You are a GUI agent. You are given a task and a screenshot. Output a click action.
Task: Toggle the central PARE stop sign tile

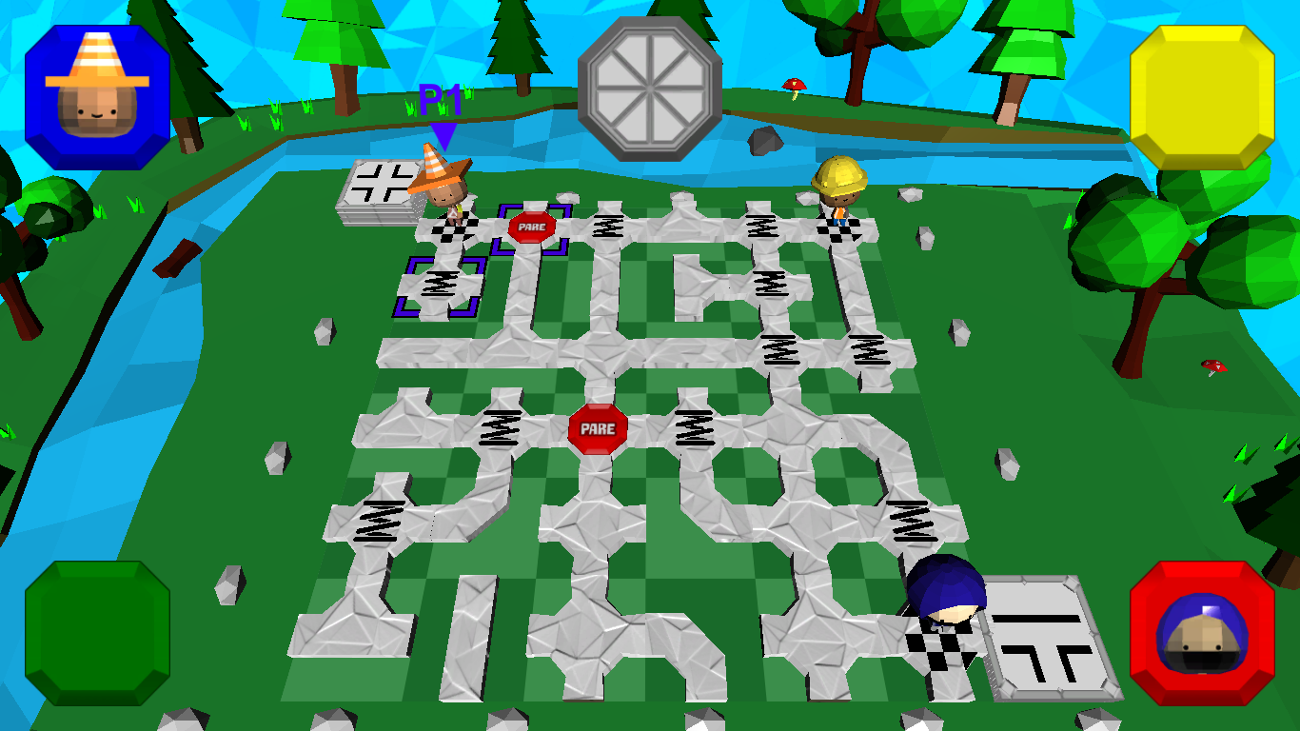pos(600,428)
